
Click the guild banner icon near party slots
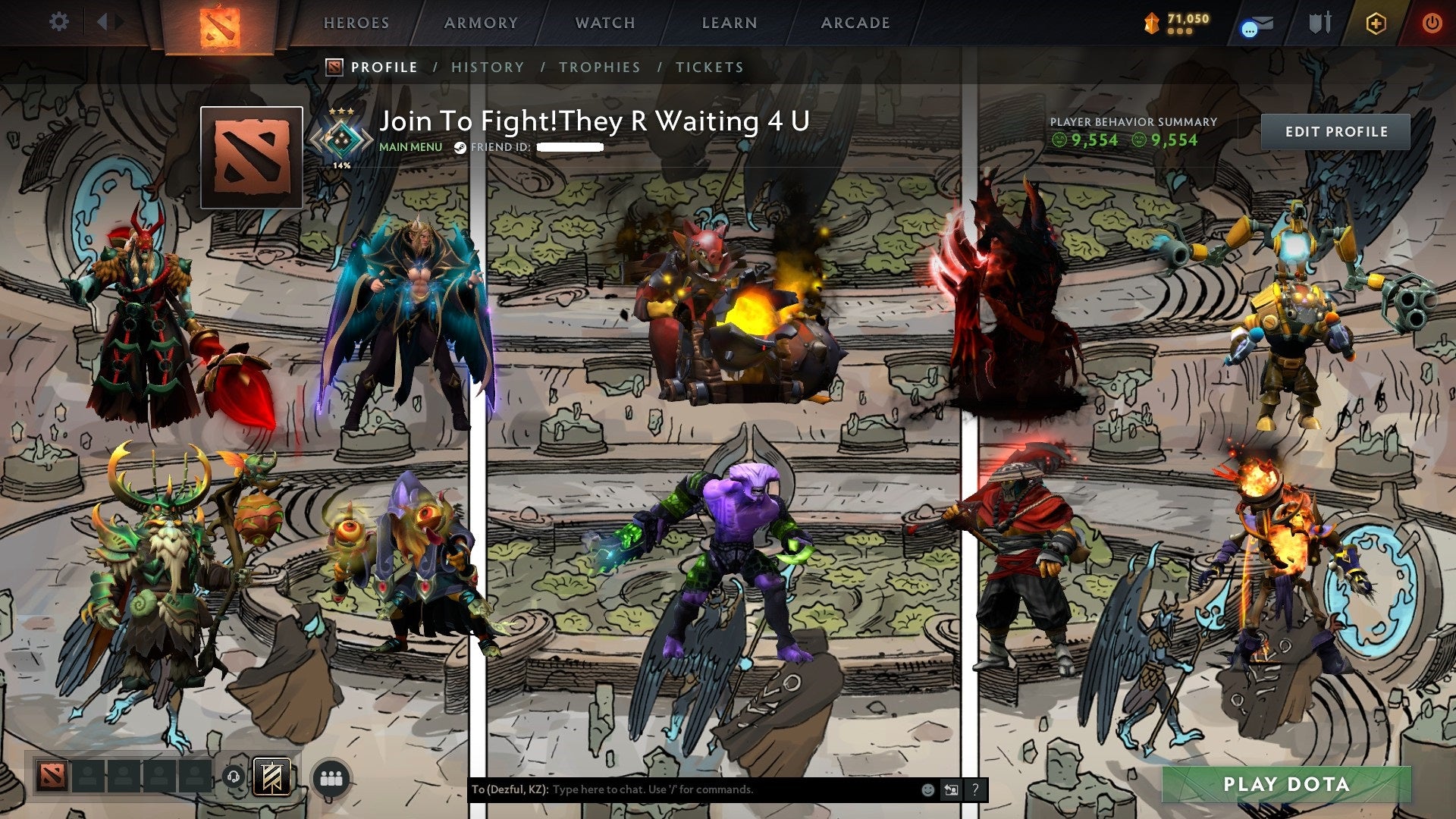[x=272, y=777]
